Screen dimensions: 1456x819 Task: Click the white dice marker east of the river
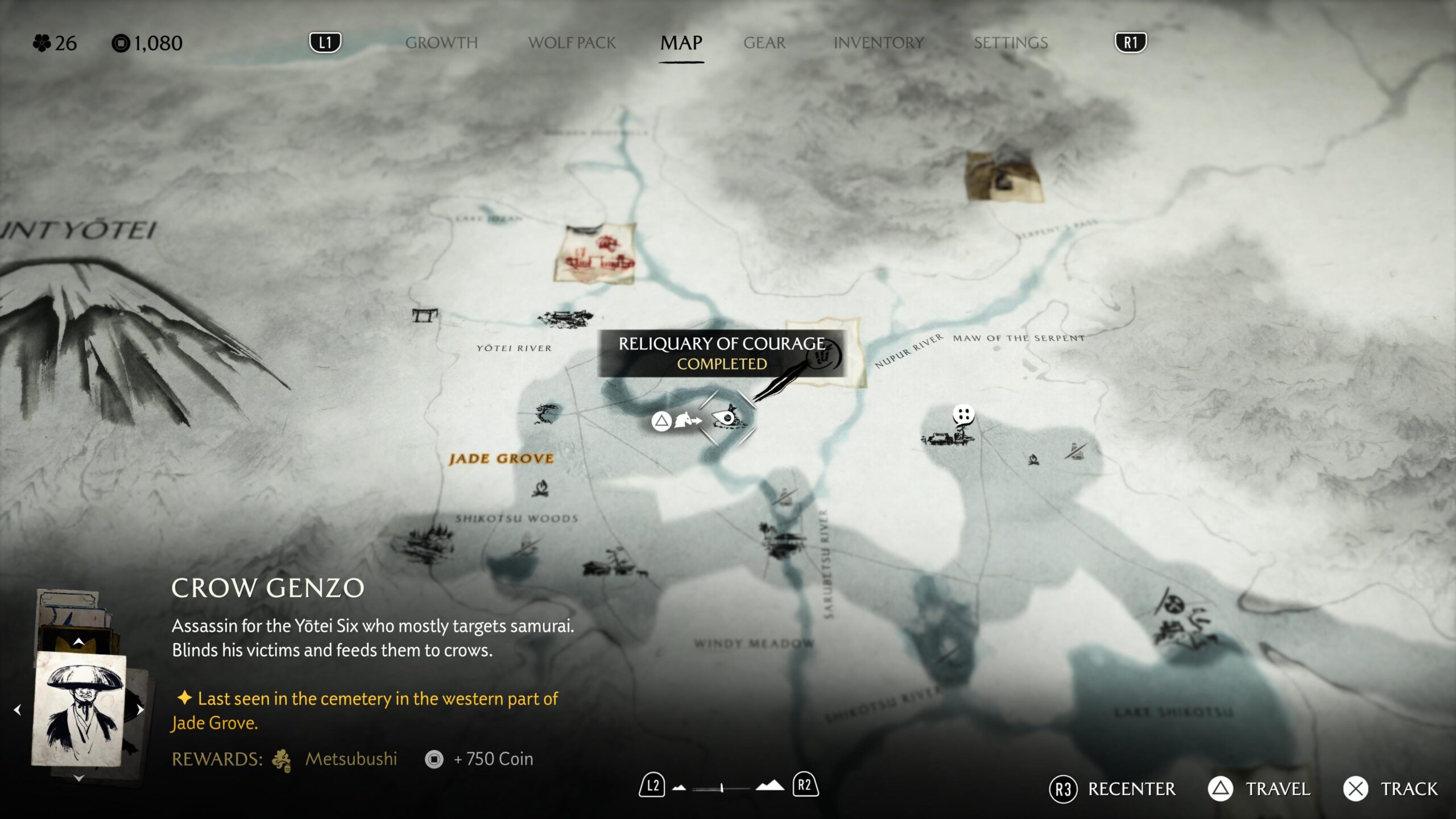963,415
